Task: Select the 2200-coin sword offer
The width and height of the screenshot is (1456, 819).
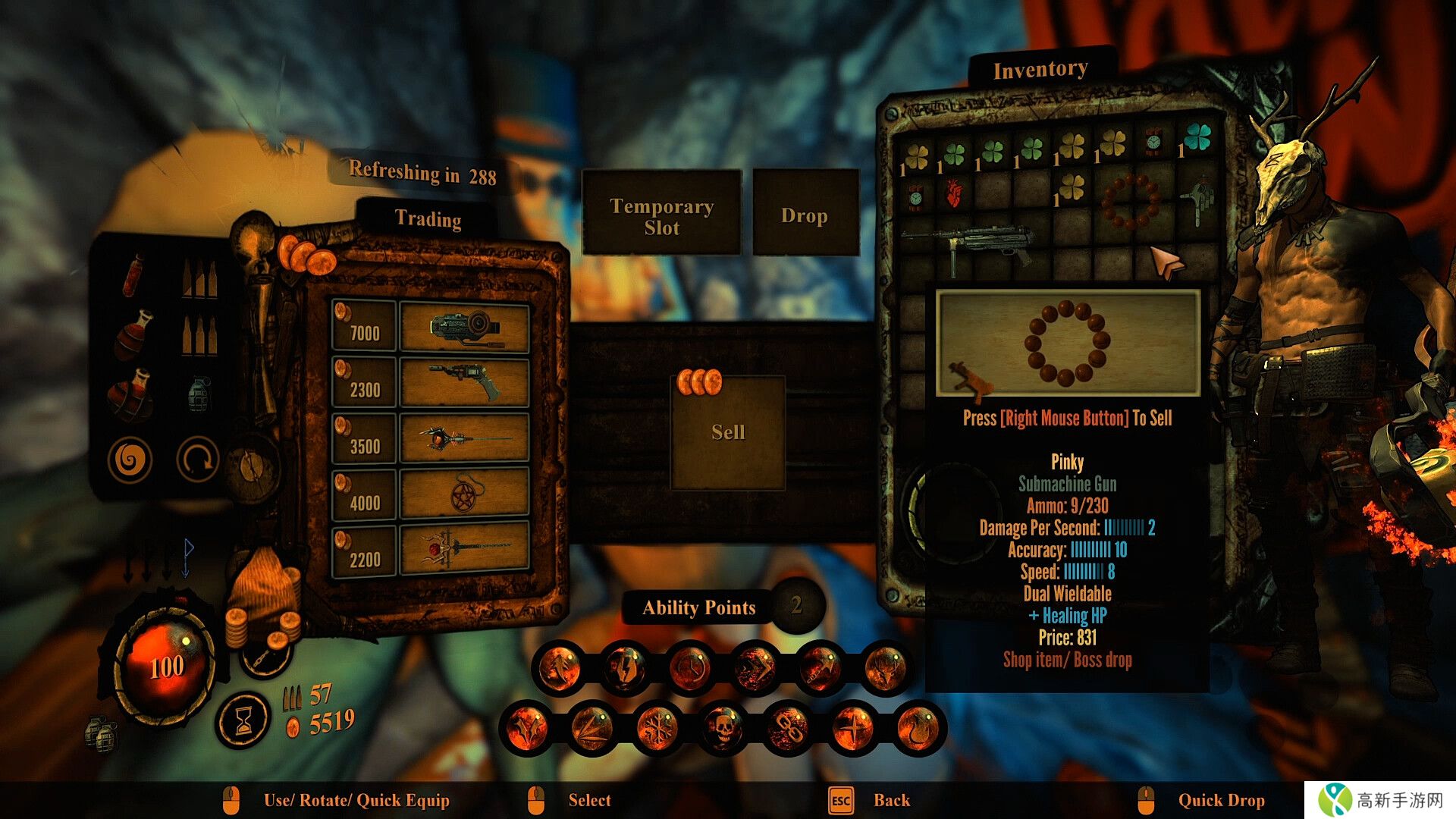Action: [x=464, y=550]
